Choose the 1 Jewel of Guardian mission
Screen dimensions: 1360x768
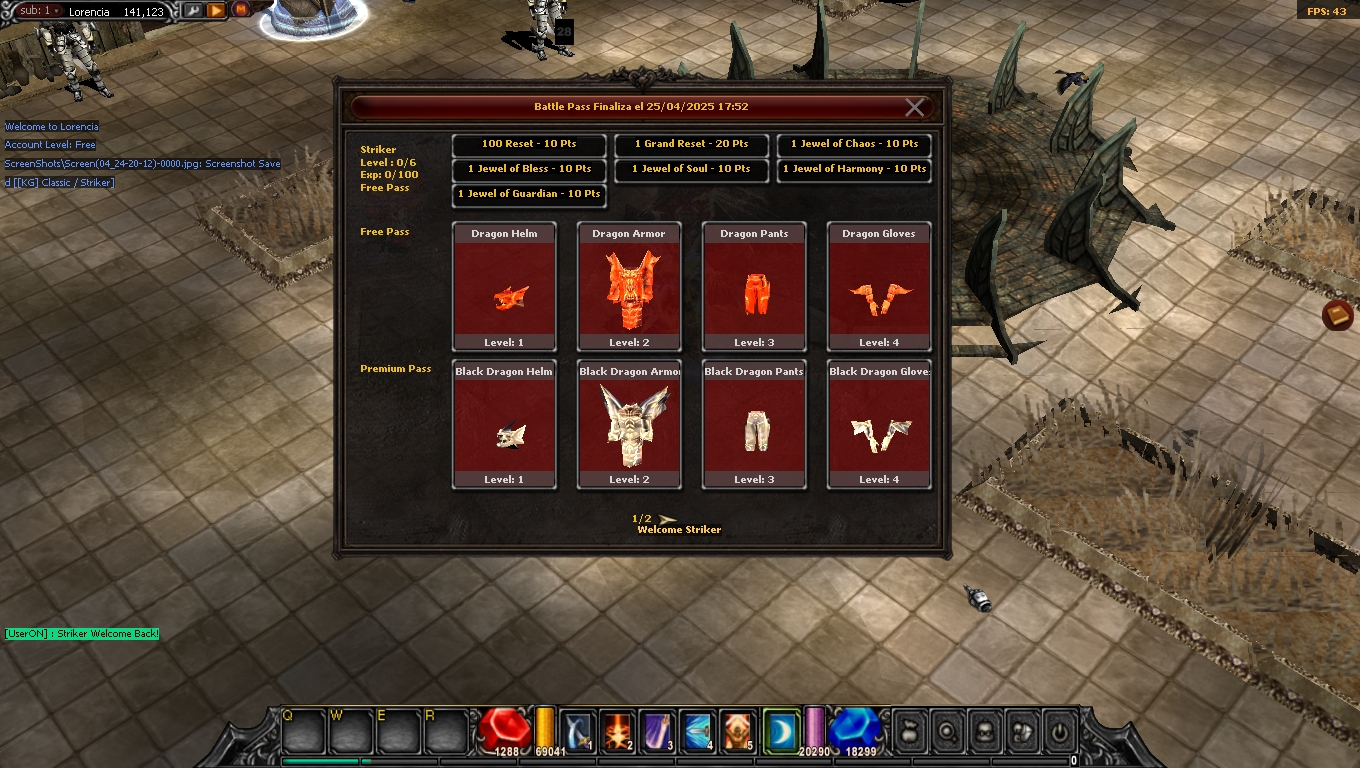pyautogui.click(x=529, y=194)
